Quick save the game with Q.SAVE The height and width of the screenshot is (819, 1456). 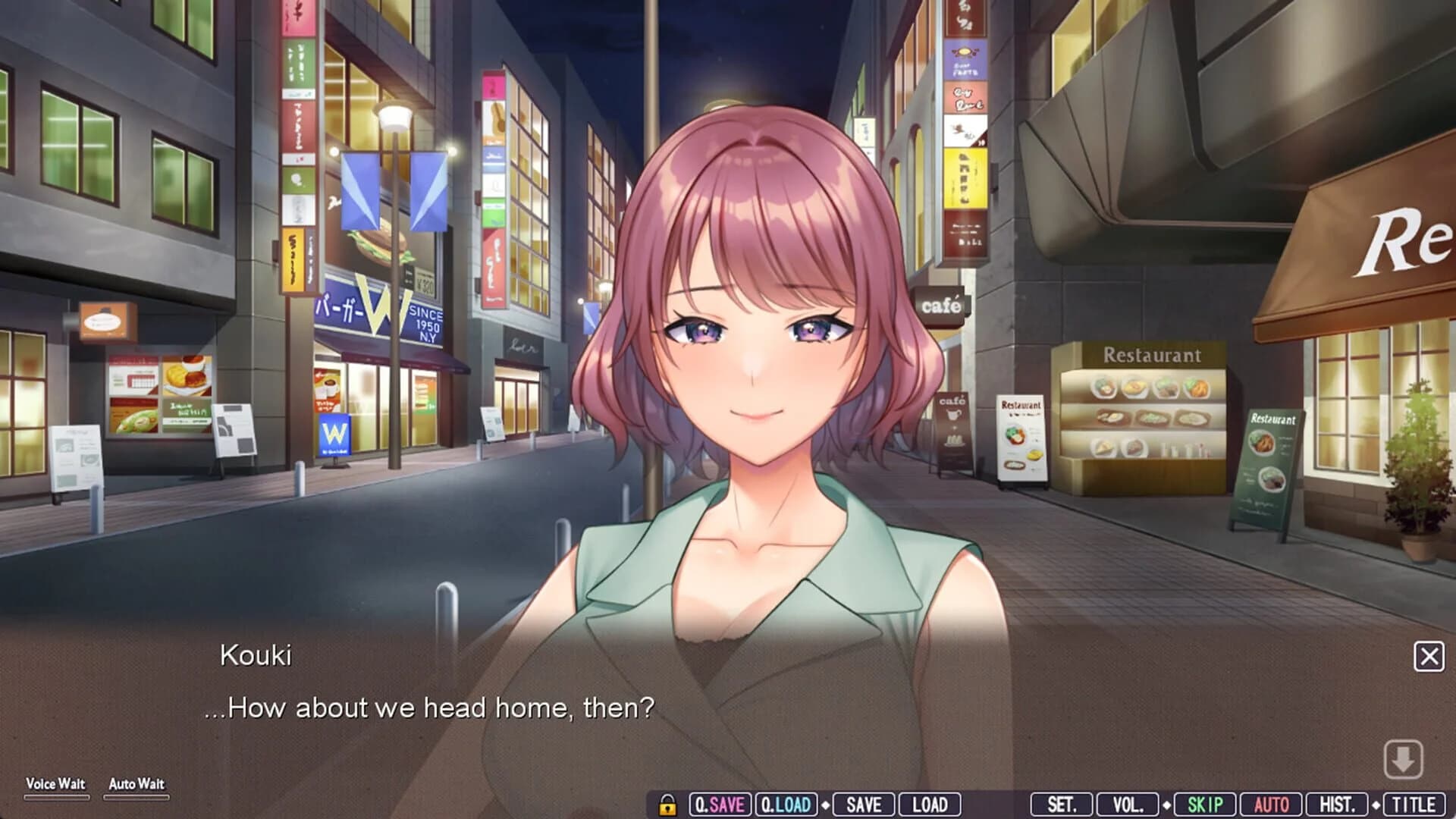pos(718,804)
